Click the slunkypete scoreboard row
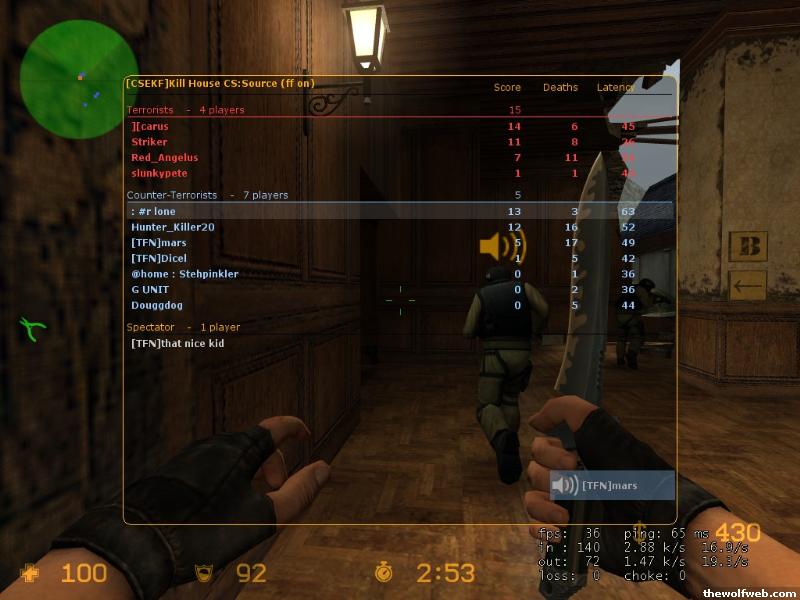Screen dimensions: 800x600 pyautogui.click(x=159, y=173)
